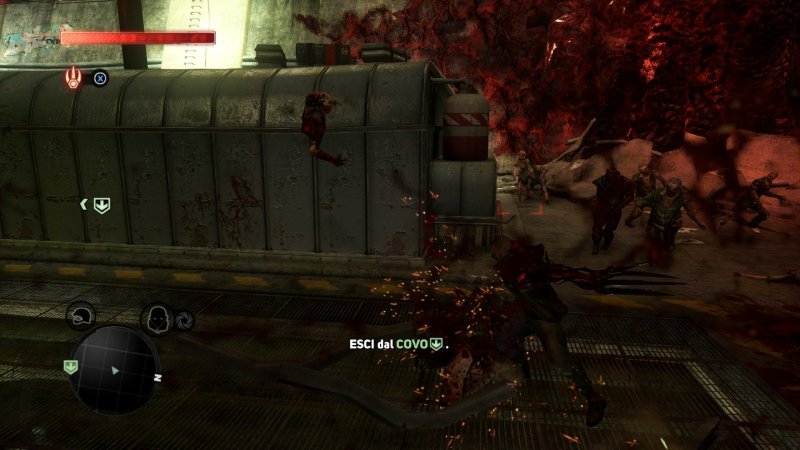Click the camera shutter icon near minimap

click(x=183, y=320)
